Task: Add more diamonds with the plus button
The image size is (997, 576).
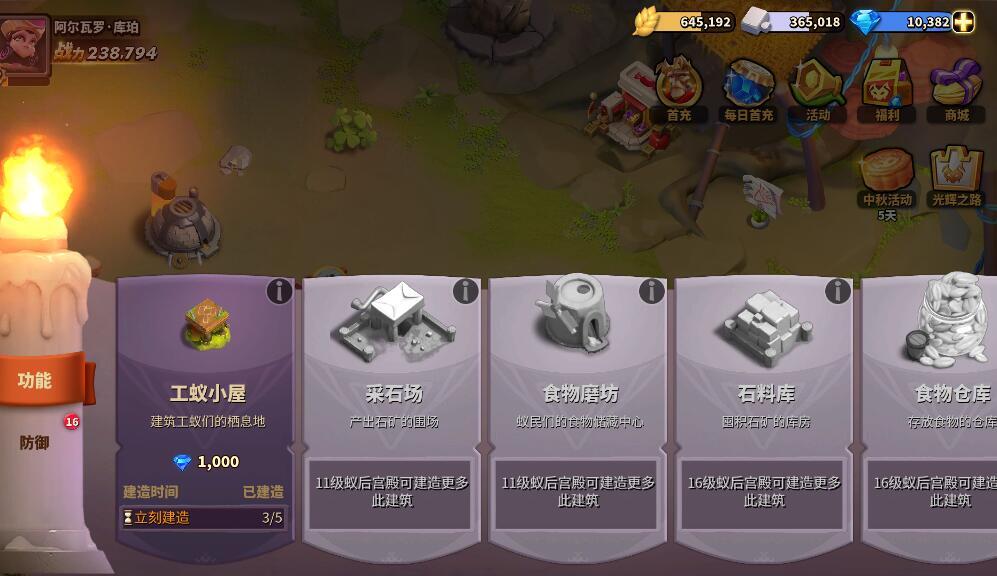Action: pos(963,22)
